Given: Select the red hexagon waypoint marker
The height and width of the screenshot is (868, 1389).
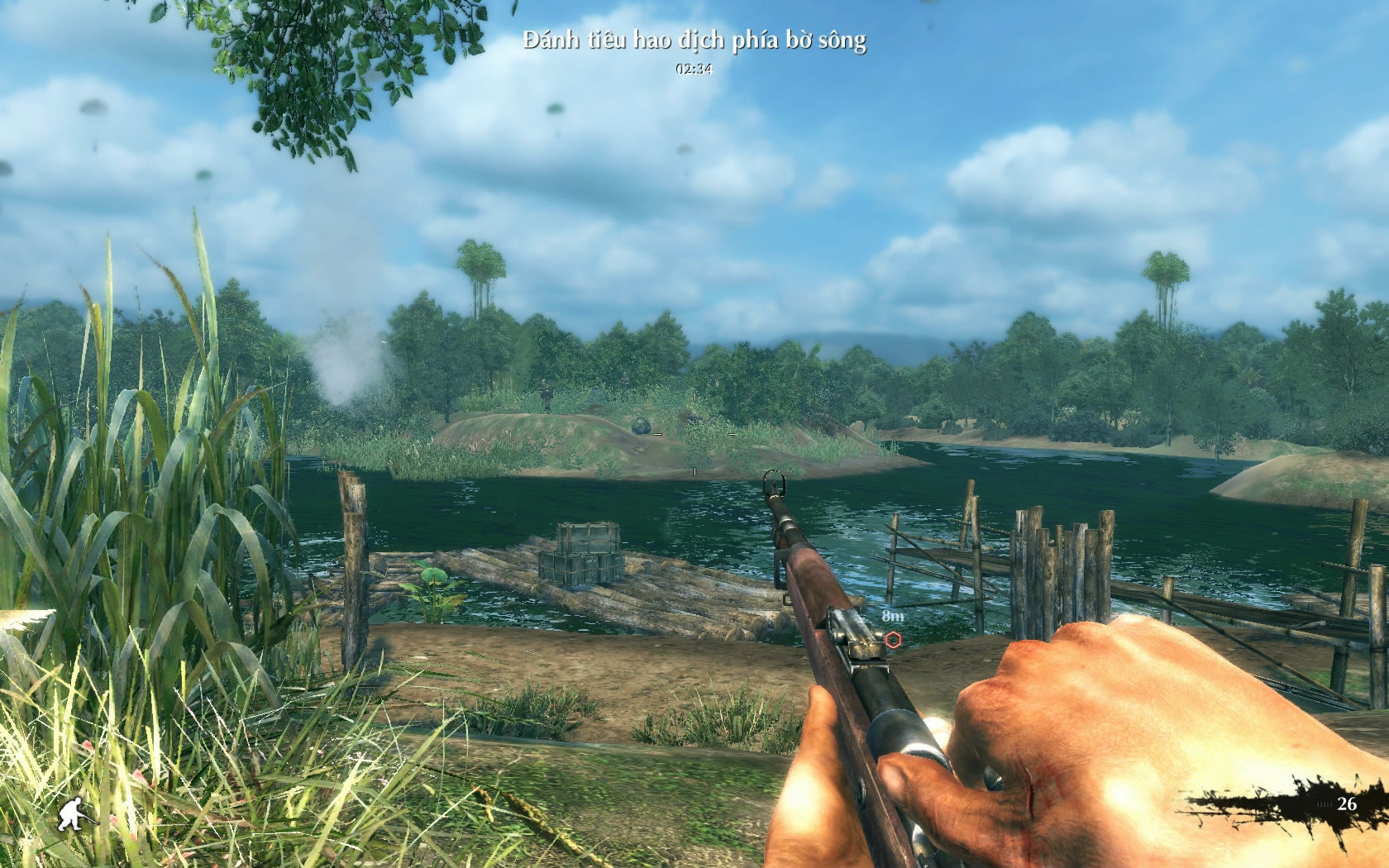Looking at the screenshot, I should (x=893, y=639).
